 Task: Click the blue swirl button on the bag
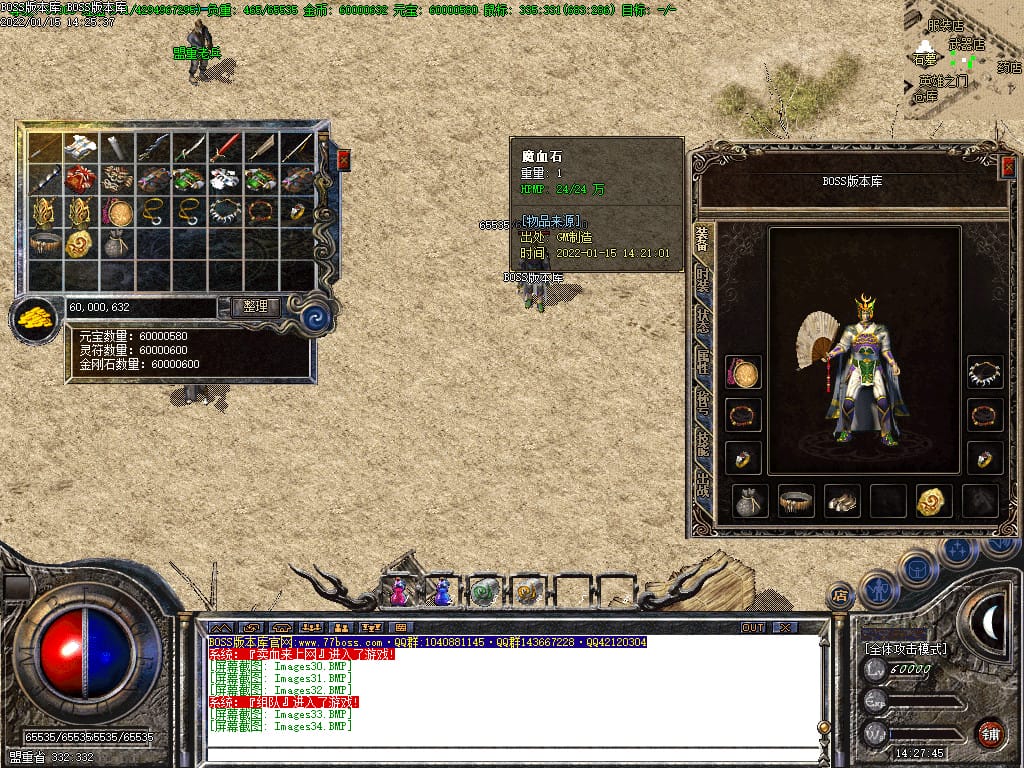[316, 318]
